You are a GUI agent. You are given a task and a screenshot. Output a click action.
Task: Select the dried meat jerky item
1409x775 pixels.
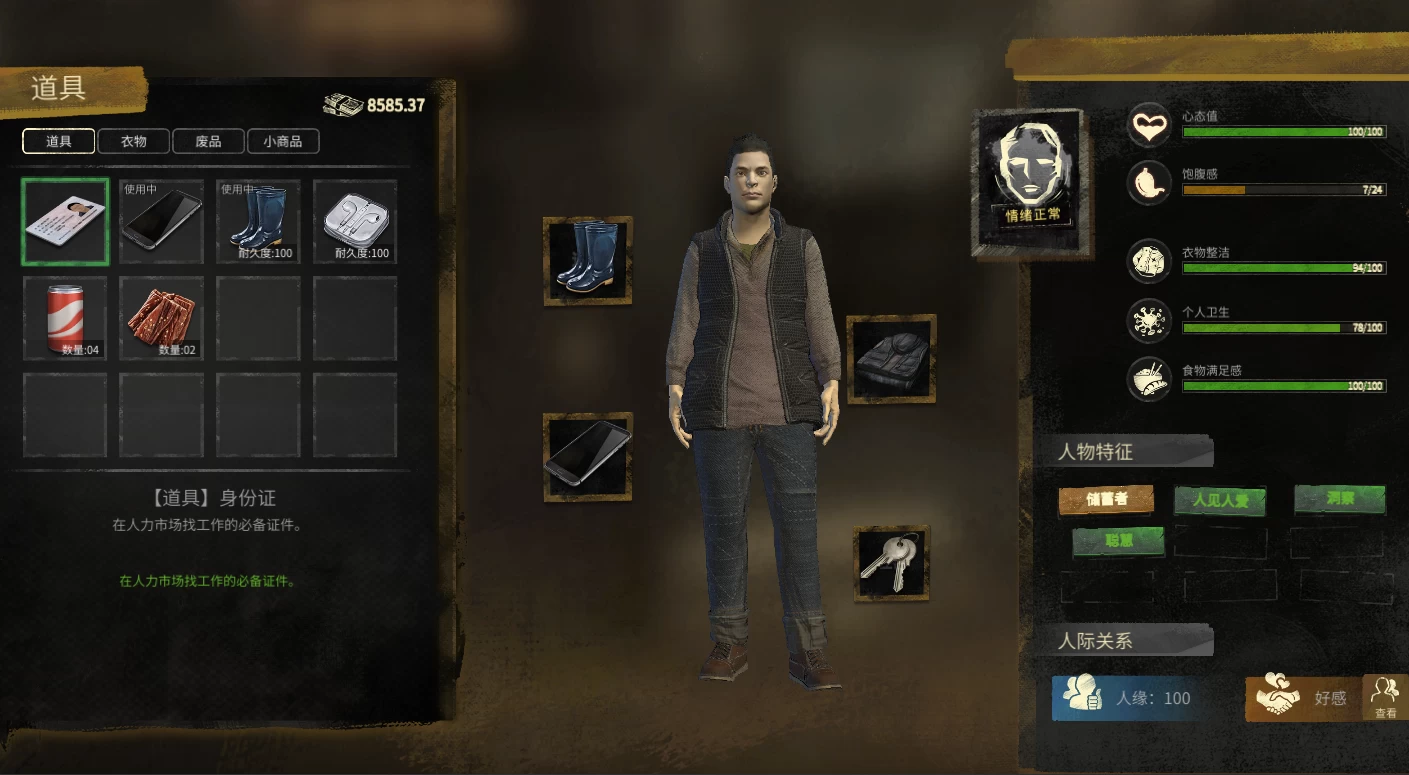click(162, 318)
